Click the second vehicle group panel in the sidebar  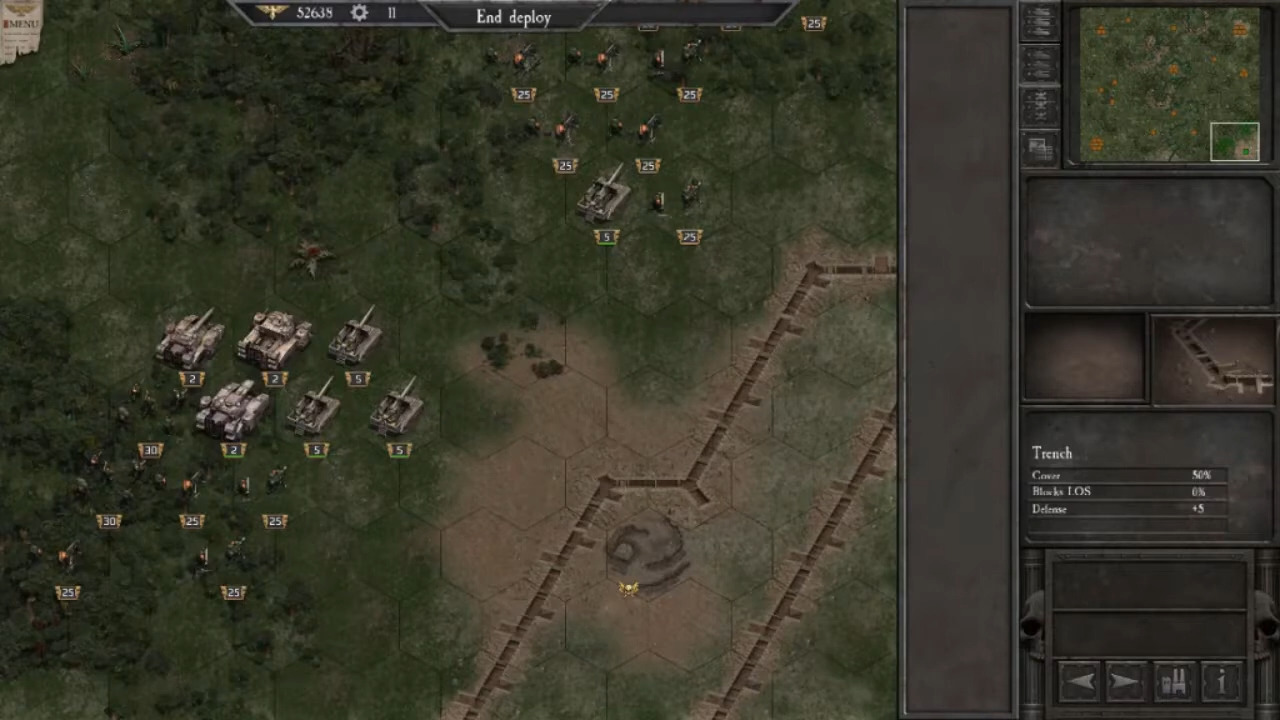pos(1040,62)
